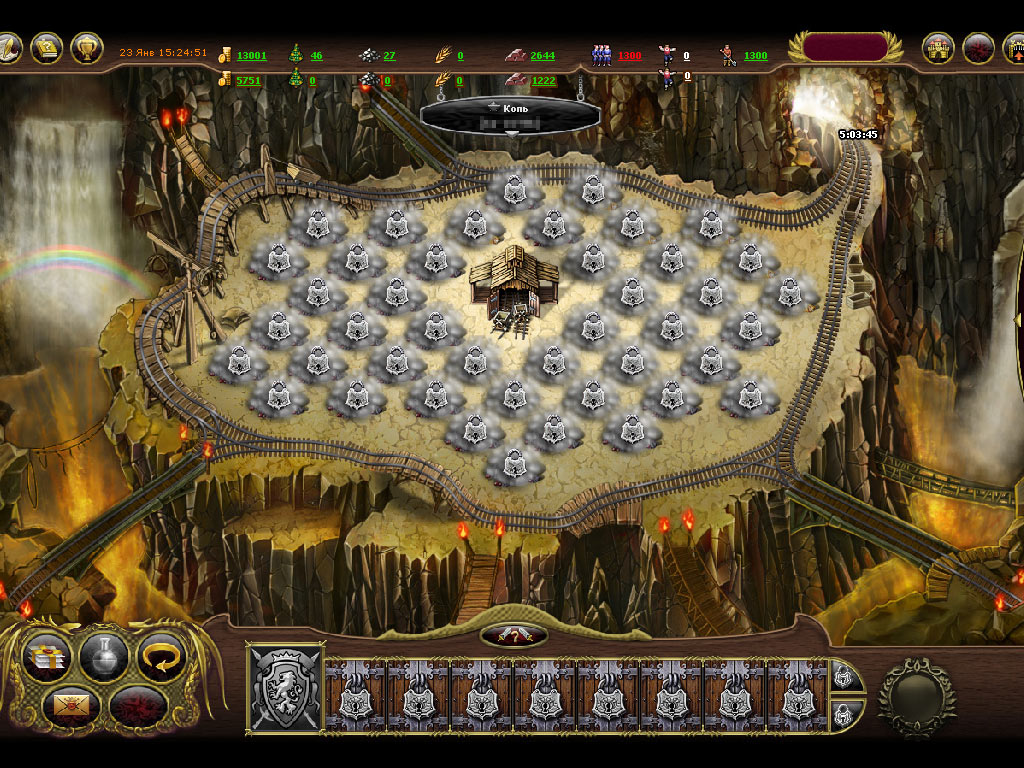Viewport: 1024px width, 768px height.
Task: Click the dark red round button beside castle icon
Action: [978, 48]
